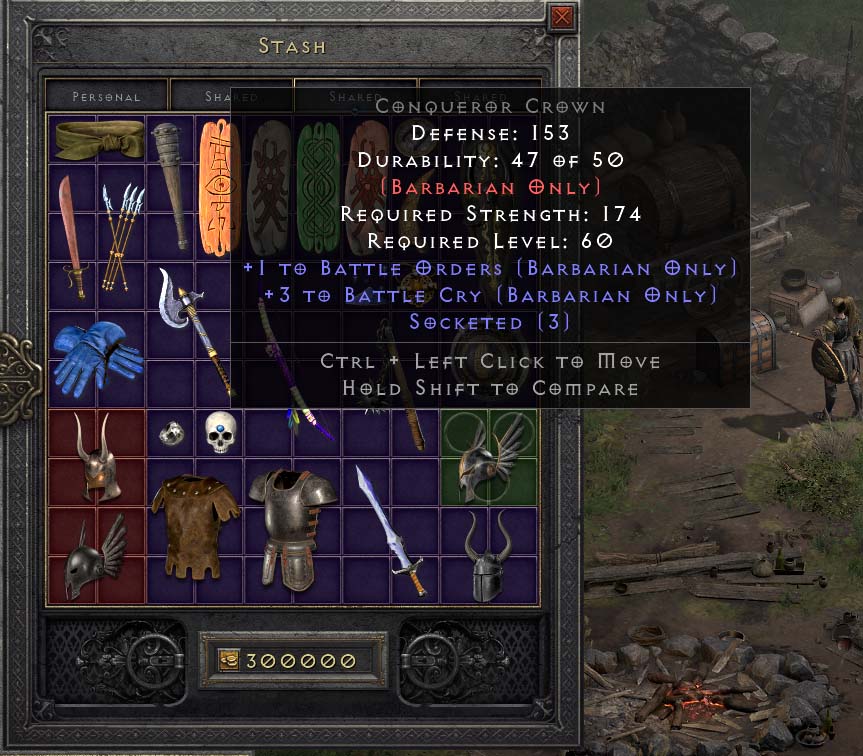Select the blue crystal sword
The image size is (863, 756).
click(391, 530)
